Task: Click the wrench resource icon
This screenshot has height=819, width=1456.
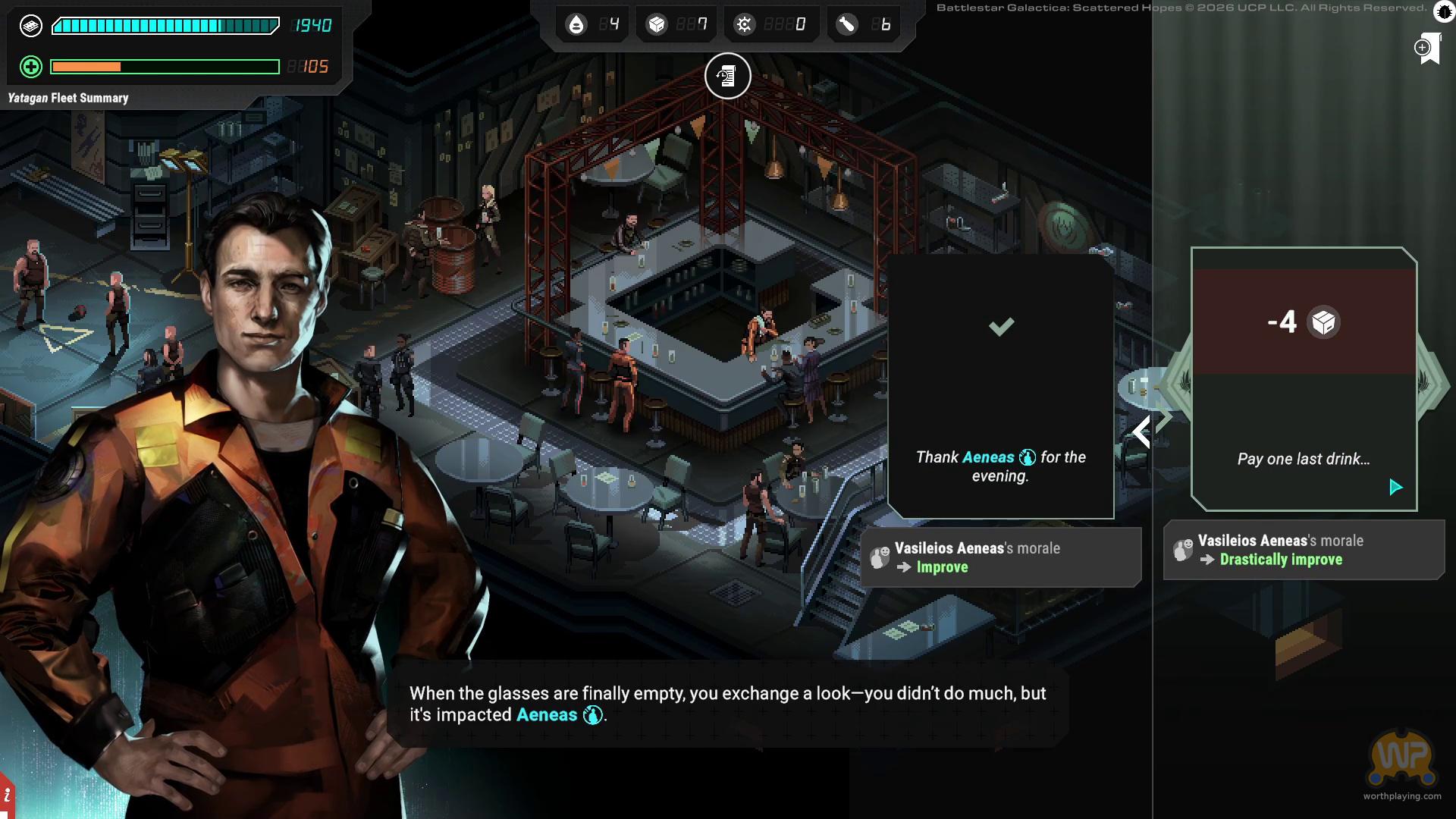Action: pos(846,25)
